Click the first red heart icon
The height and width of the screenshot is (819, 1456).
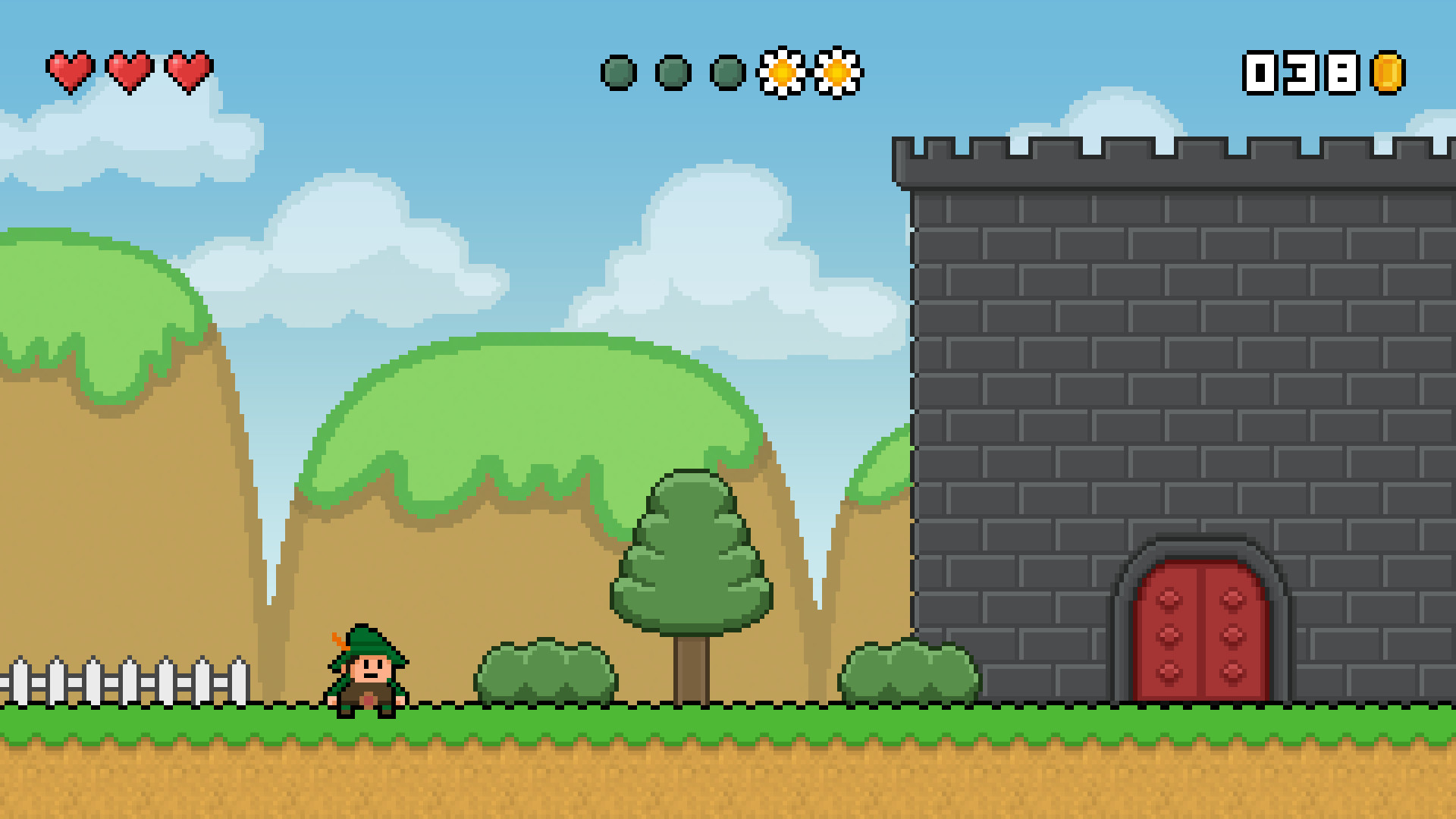(71, 71)
